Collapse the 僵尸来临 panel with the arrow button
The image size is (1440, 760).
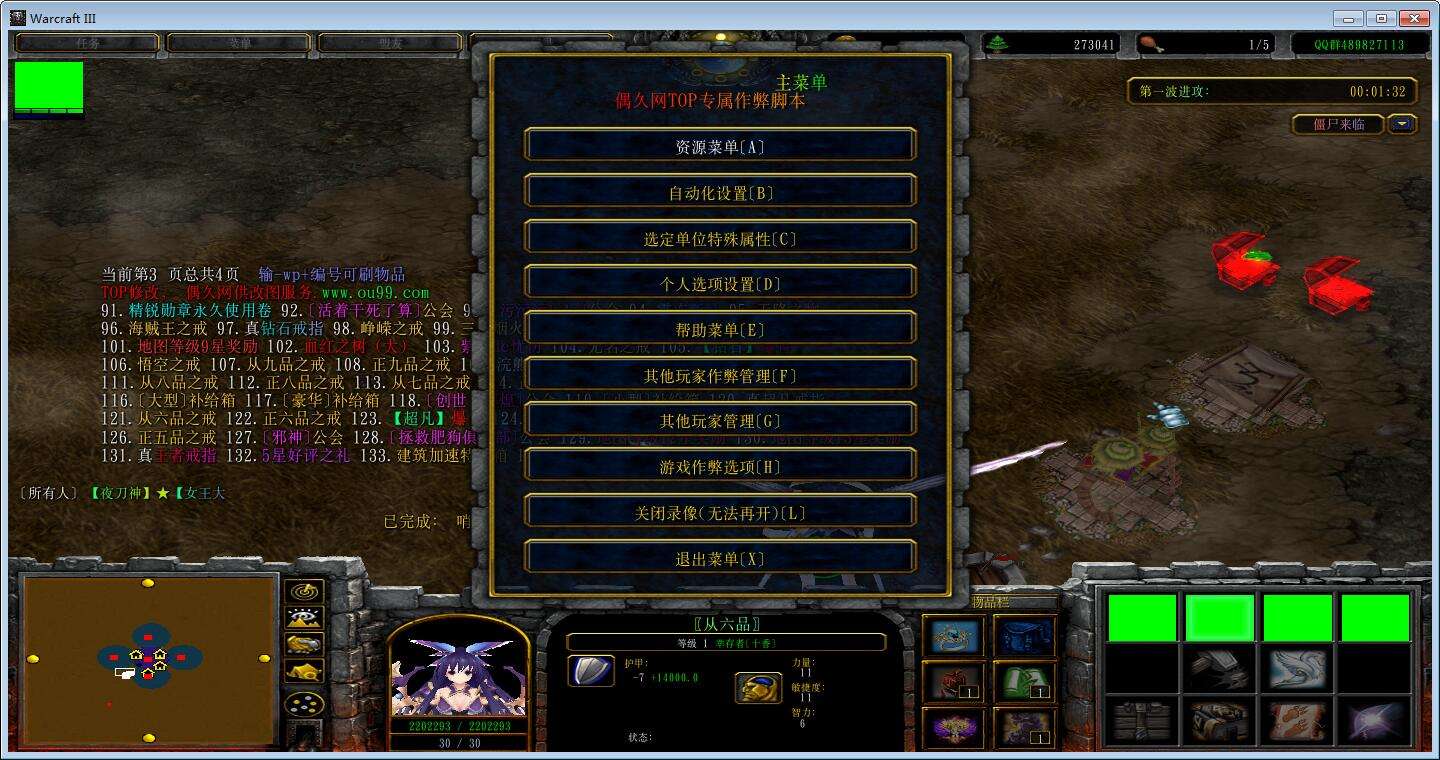[x=1402, y=124]
